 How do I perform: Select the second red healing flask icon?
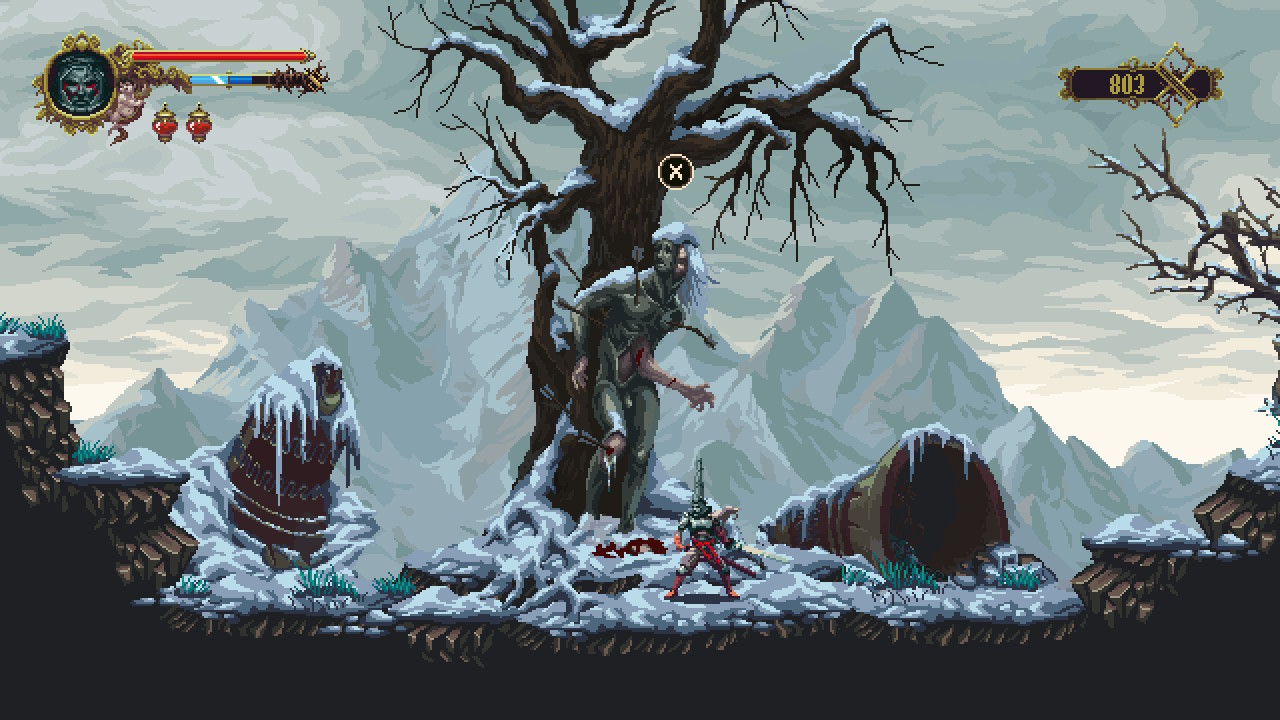[199, 126]
